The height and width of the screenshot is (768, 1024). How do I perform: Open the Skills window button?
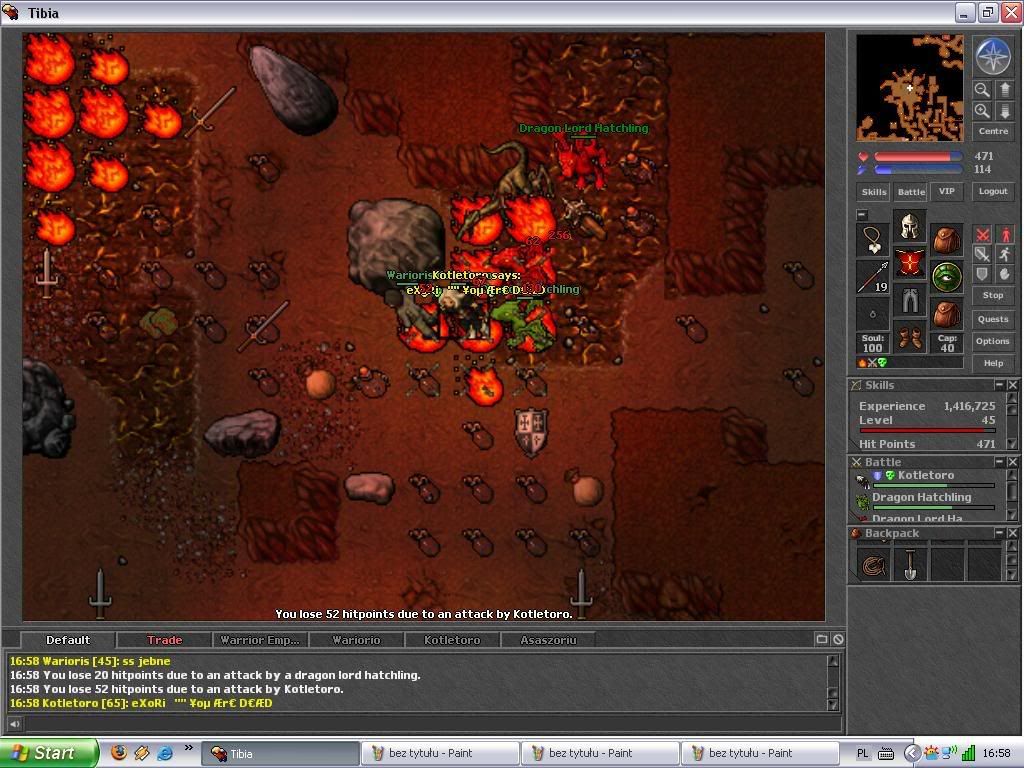(x=874, y=192)
